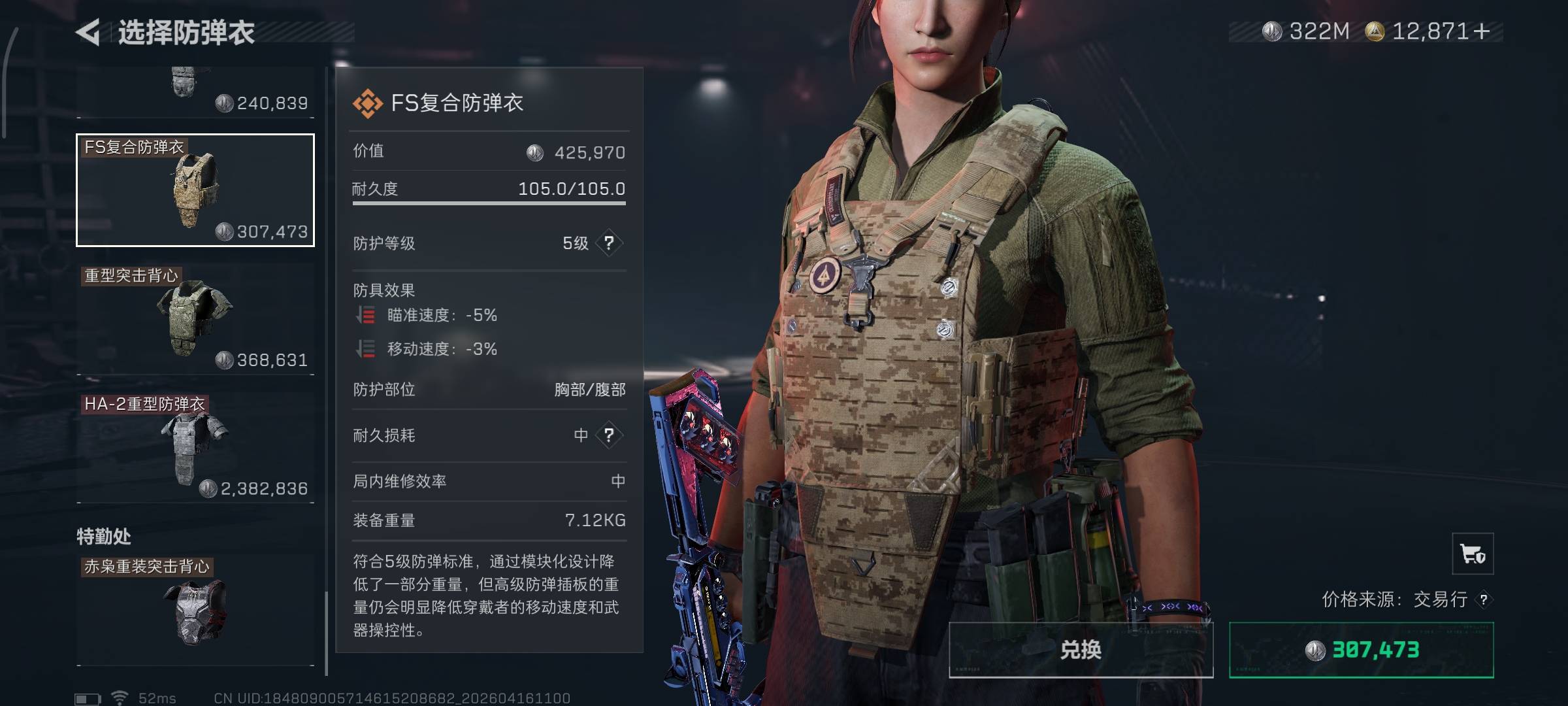Screen dimensions: 1568x706
Task: Open the protection level 5级 help tooltip
Action: point(609,243)
